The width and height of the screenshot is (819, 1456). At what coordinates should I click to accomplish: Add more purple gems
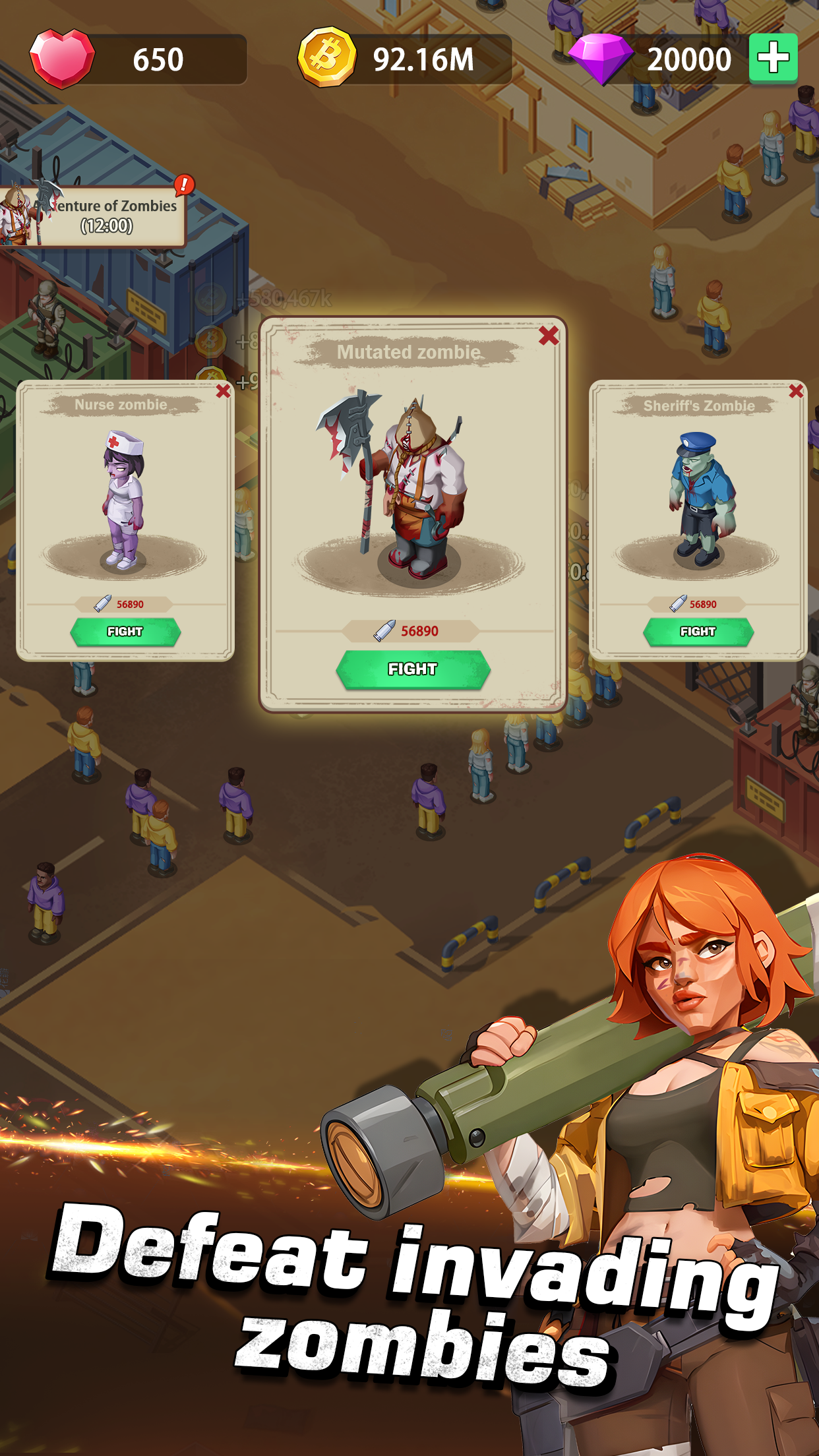tap(773, 59)
